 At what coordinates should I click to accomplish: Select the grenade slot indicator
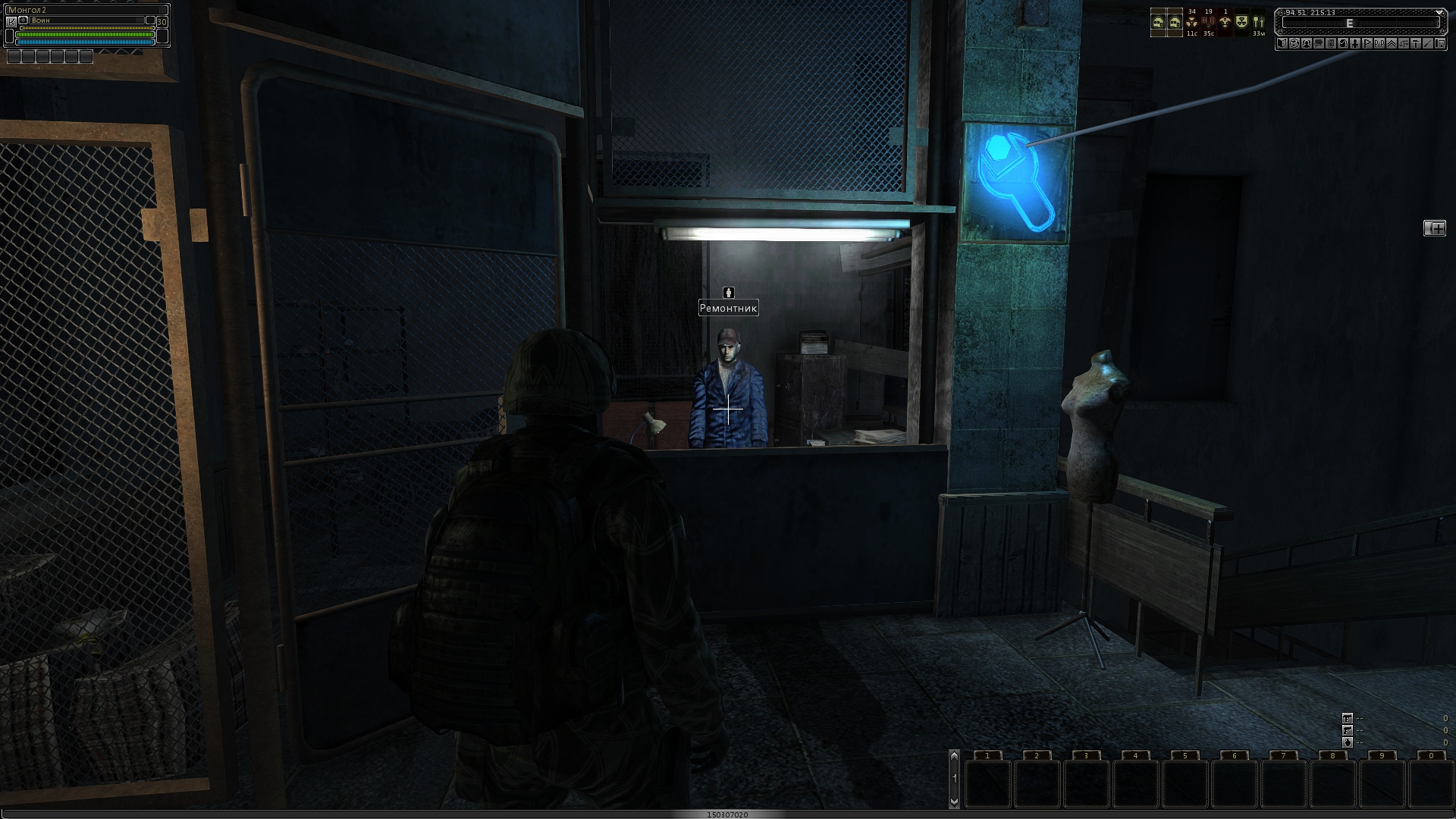(1347, 742)
